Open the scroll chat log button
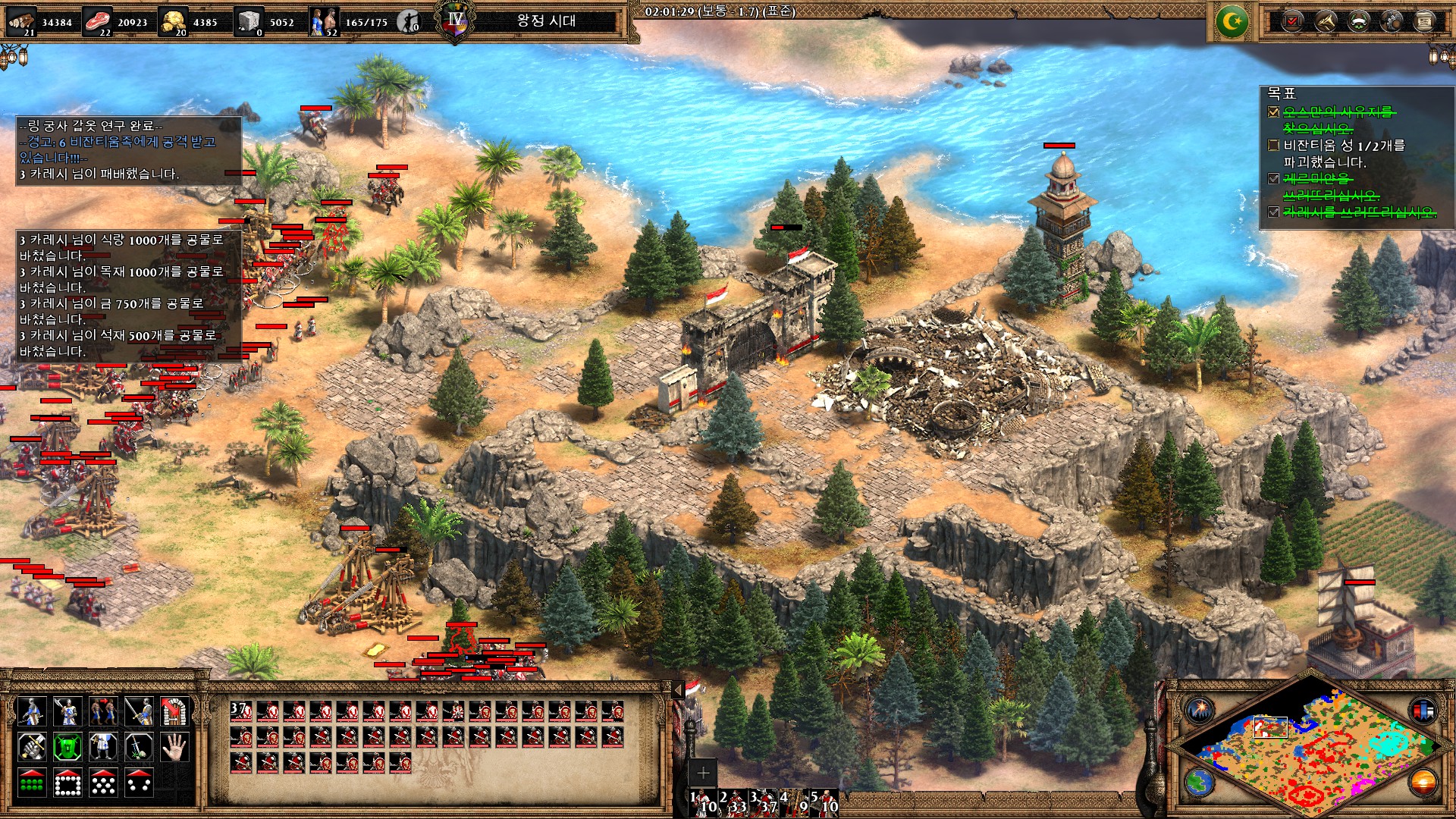This screenshot has height=819, width=1456. pyautogui.click(x=1424, y=21)
